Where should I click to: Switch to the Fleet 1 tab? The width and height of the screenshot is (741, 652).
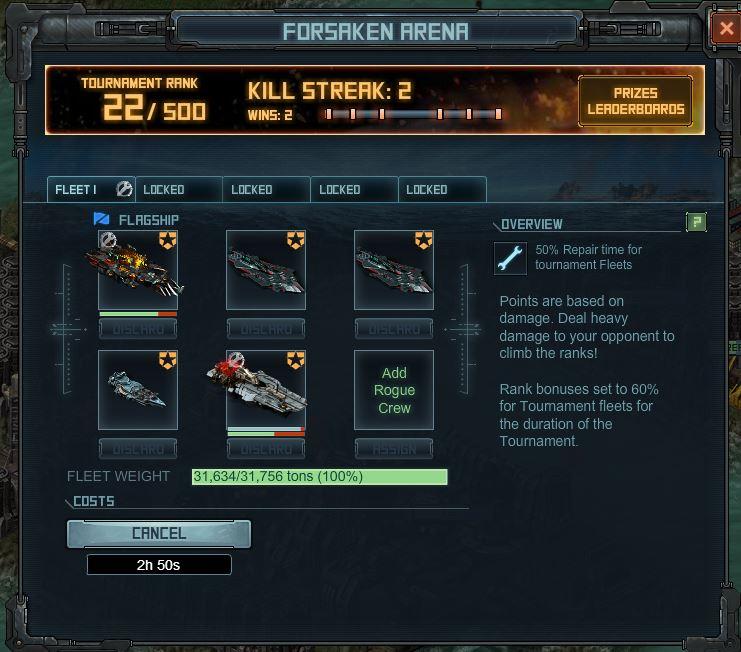(x=90, y=189)
